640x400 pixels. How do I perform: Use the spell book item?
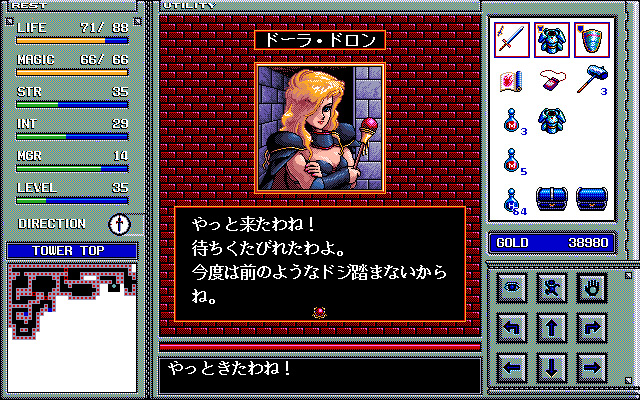coord(512,81)
